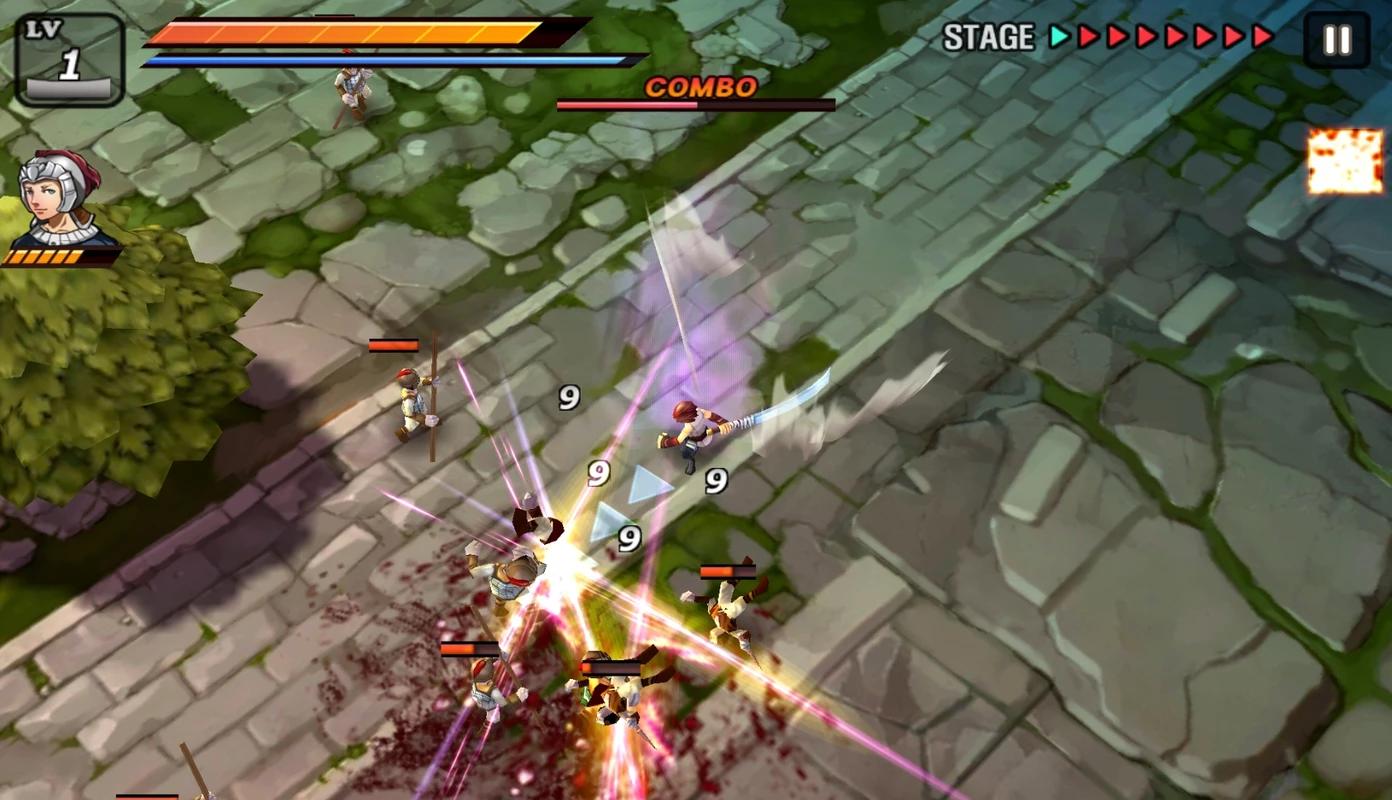
Task: Tap the teal stage progress arrow
Action: click(x=1060, y=35)
